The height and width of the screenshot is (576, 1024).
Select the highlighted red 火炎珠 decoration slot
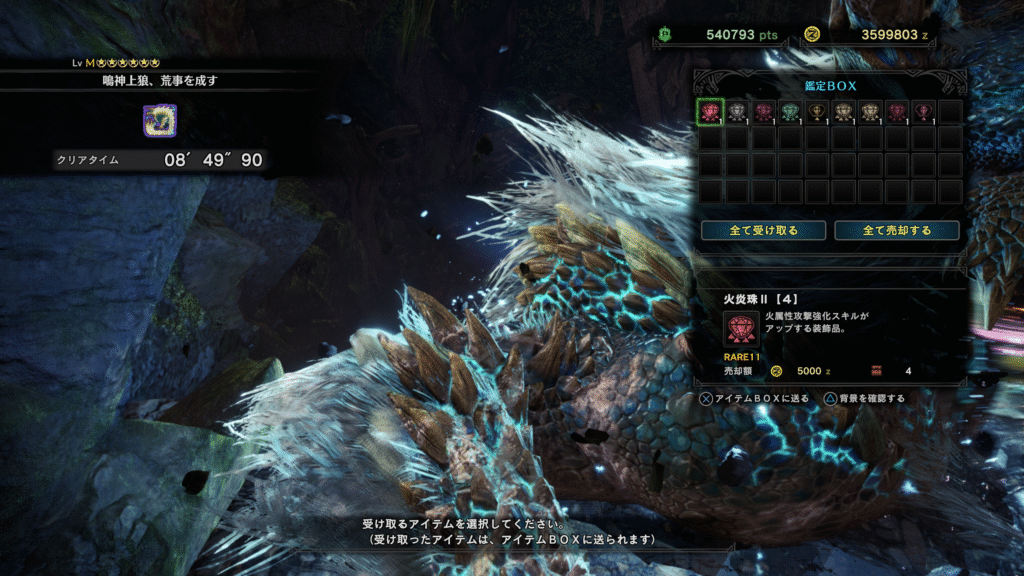coord(710,112)
